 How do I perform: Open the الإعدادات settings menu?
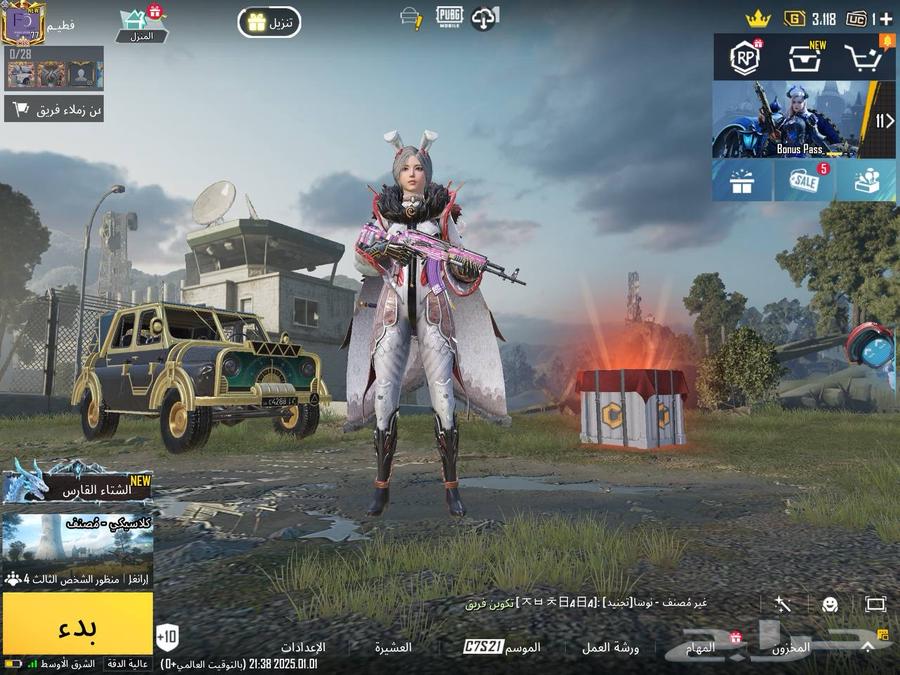pos(302,647)
